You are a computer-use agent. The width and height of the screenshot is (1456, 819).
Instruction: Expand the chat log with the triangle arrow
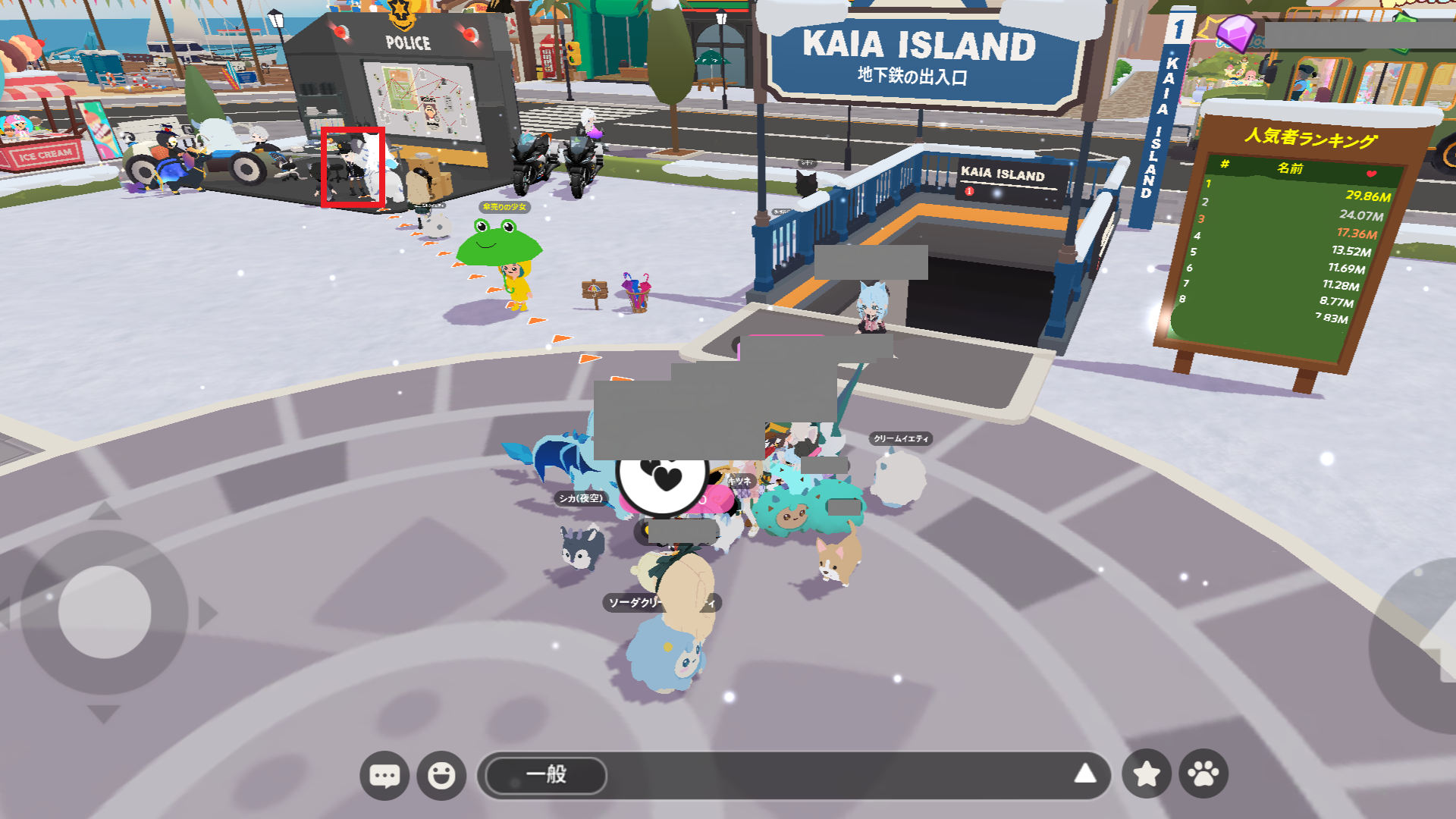1085,773
